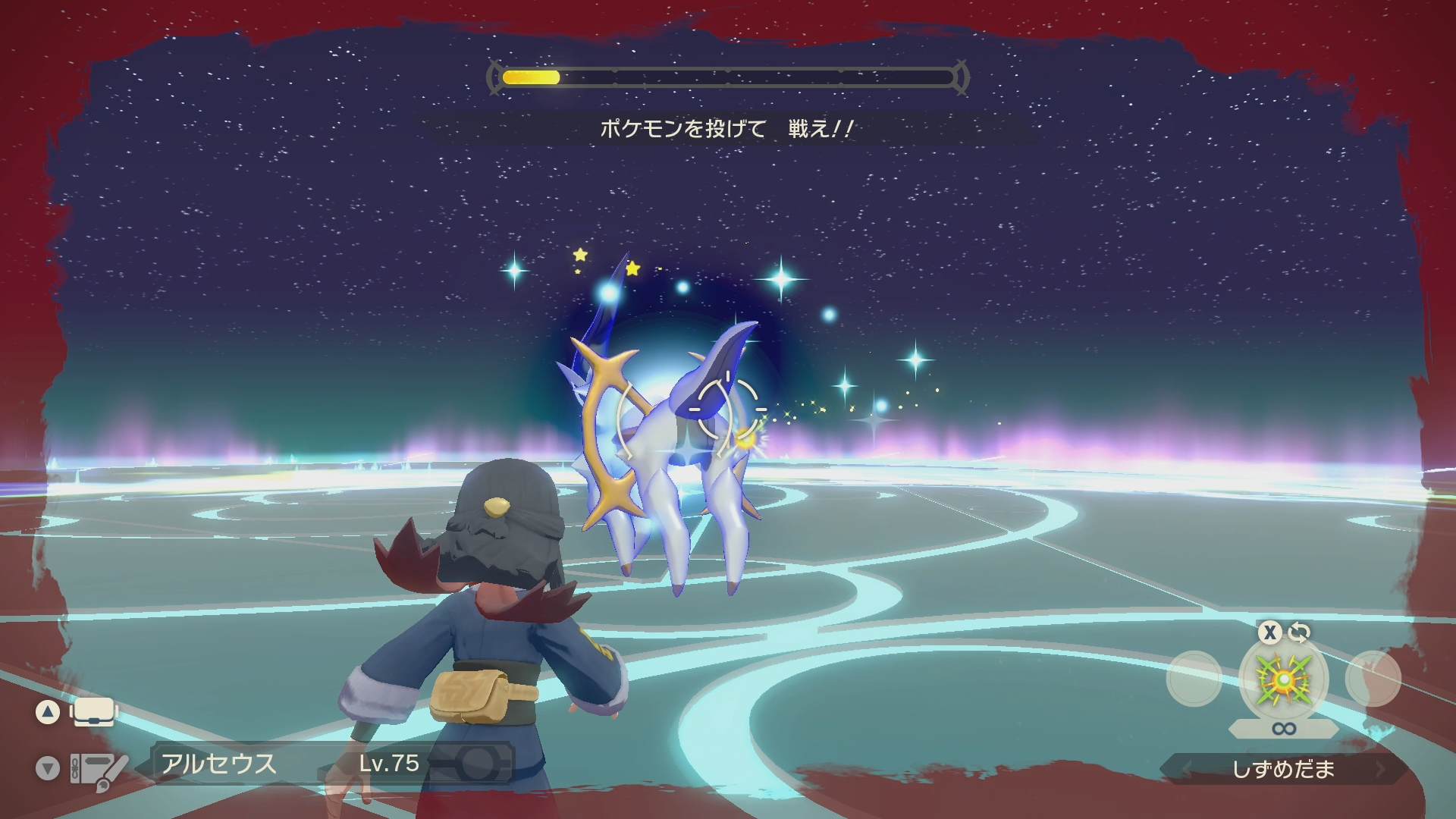The image size is (1456, 819).
Task: Click the right arrow beside しずめだま
Action: (x=1380, y=769)
